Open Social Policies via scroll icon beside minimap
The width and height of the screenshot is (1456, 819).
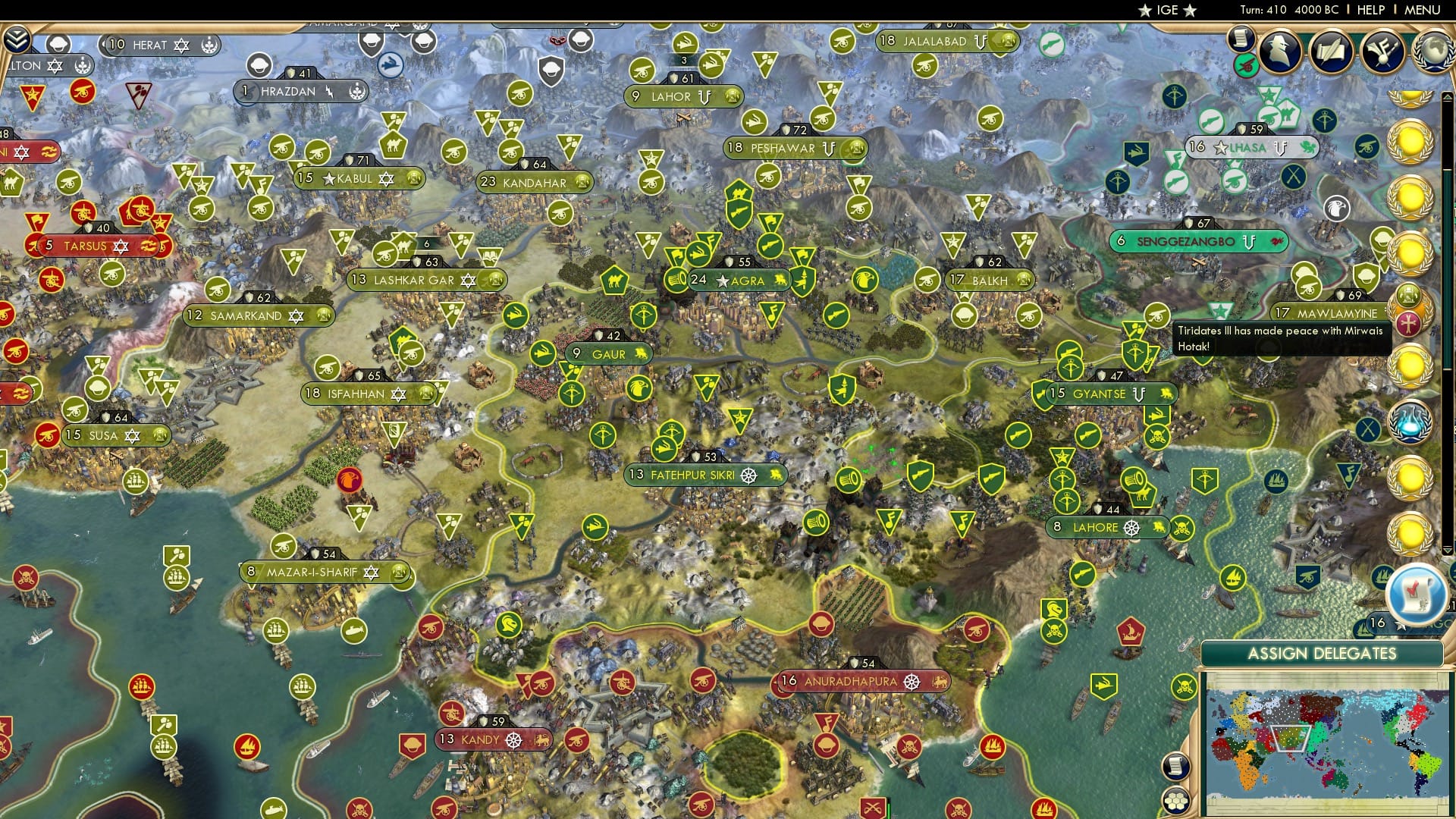pos(1175,767)
